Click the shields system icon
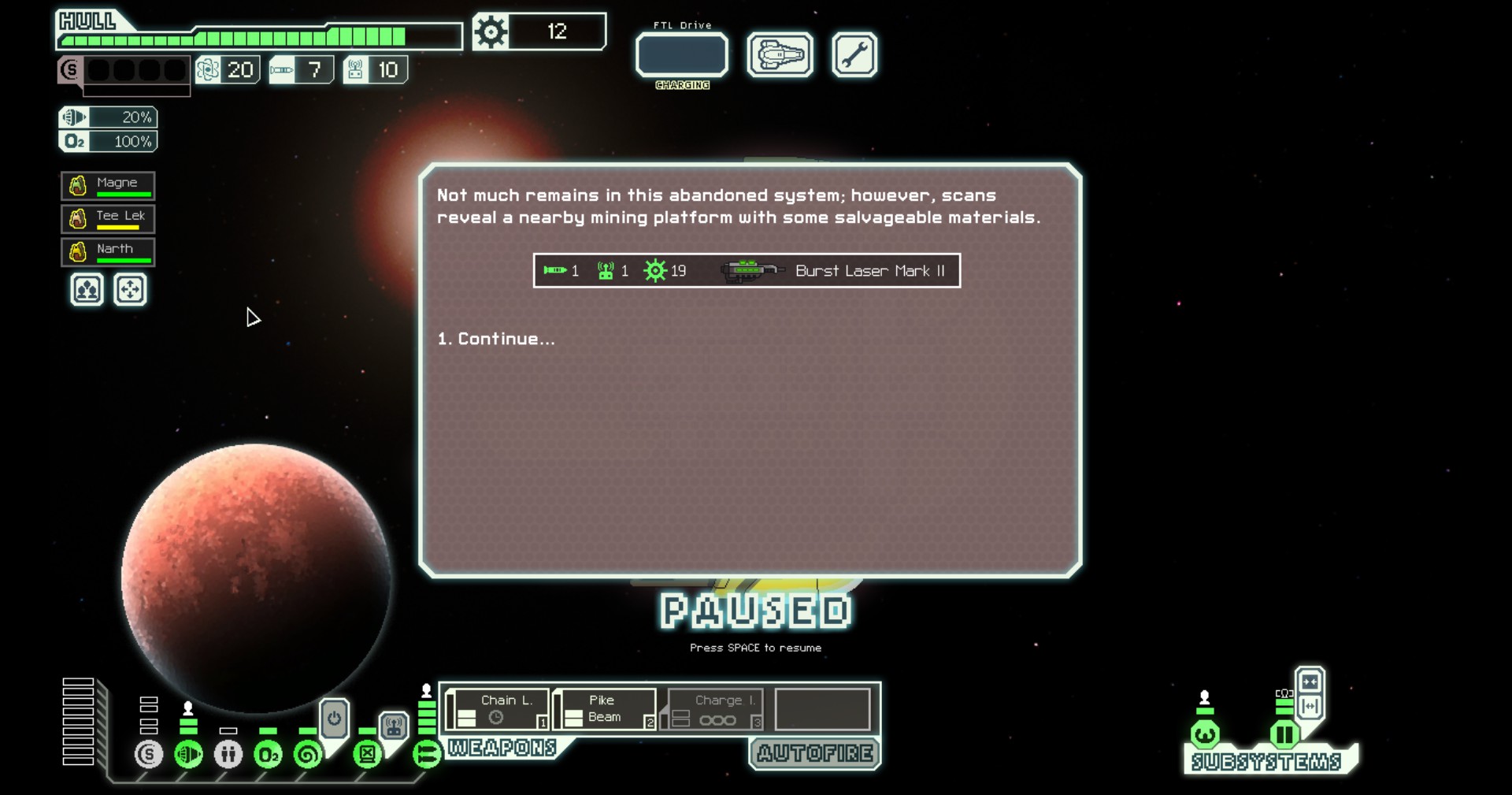Screen dimensions: 1512x795 click(149, 755)
